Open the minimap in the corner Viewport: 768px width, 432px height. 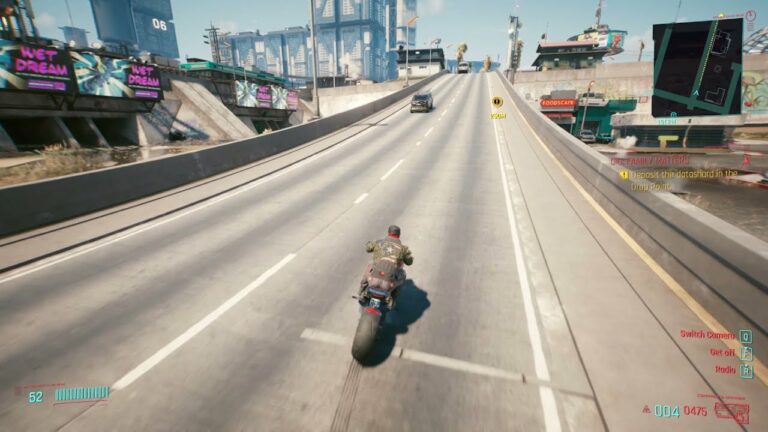697,67
